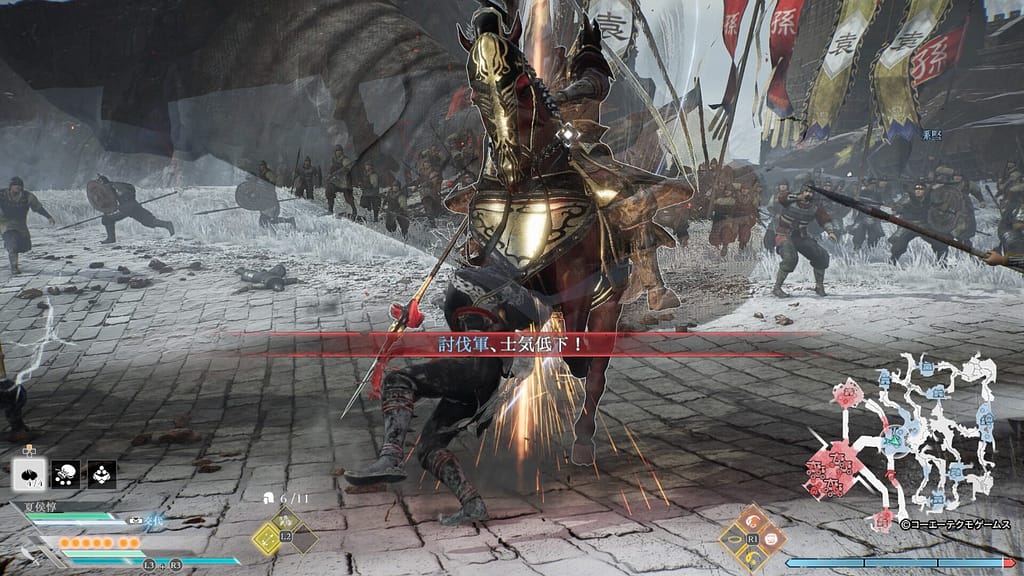Select the third item slot with stacked orbs
The image size is (1024, 576).
coord(101,474)
